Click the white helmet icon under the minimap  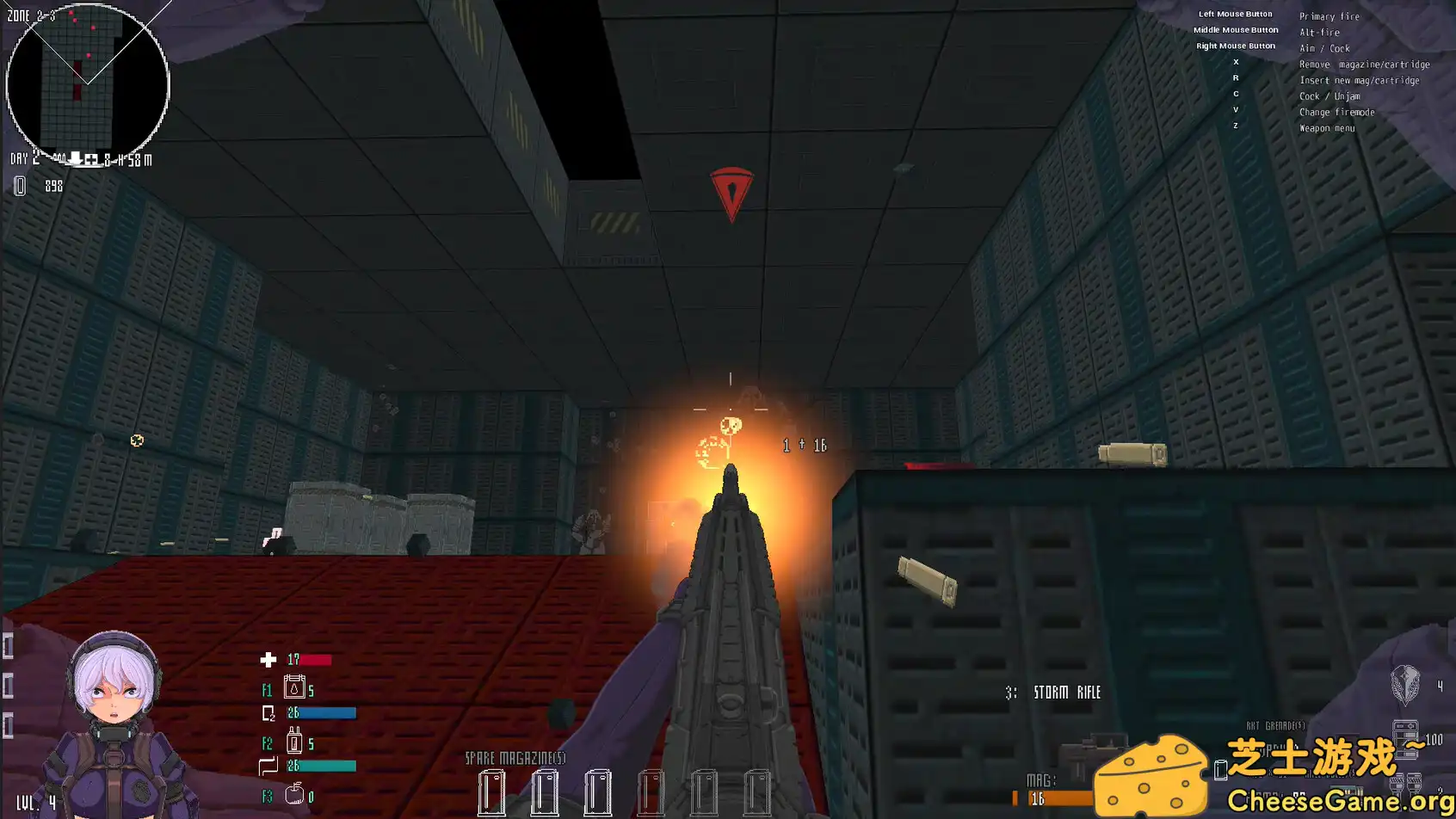click(x=76, y=159)
